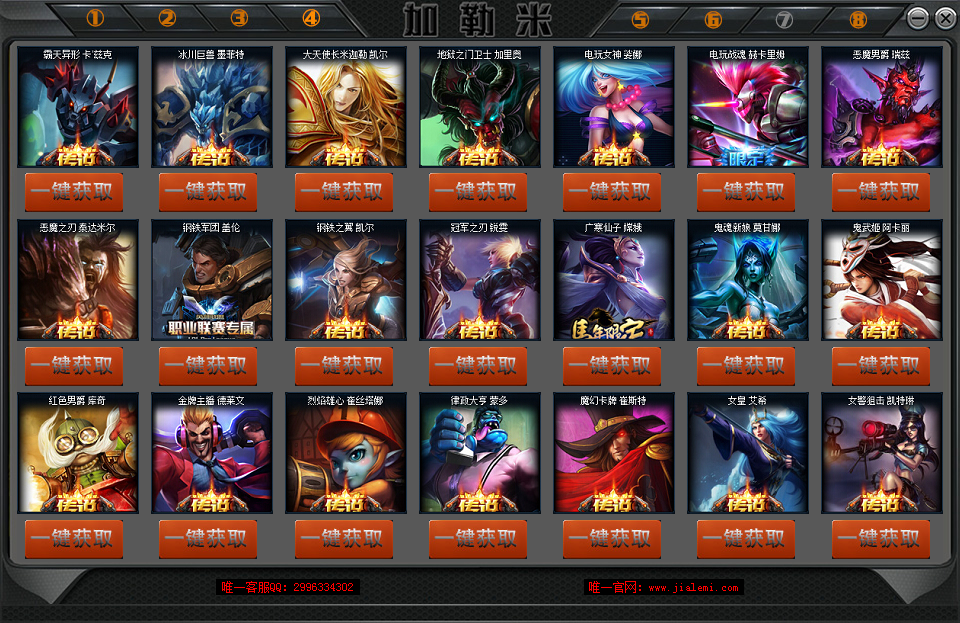Click 一键获取 below 恶魔男爵 瑞兹

pos(881,192)
